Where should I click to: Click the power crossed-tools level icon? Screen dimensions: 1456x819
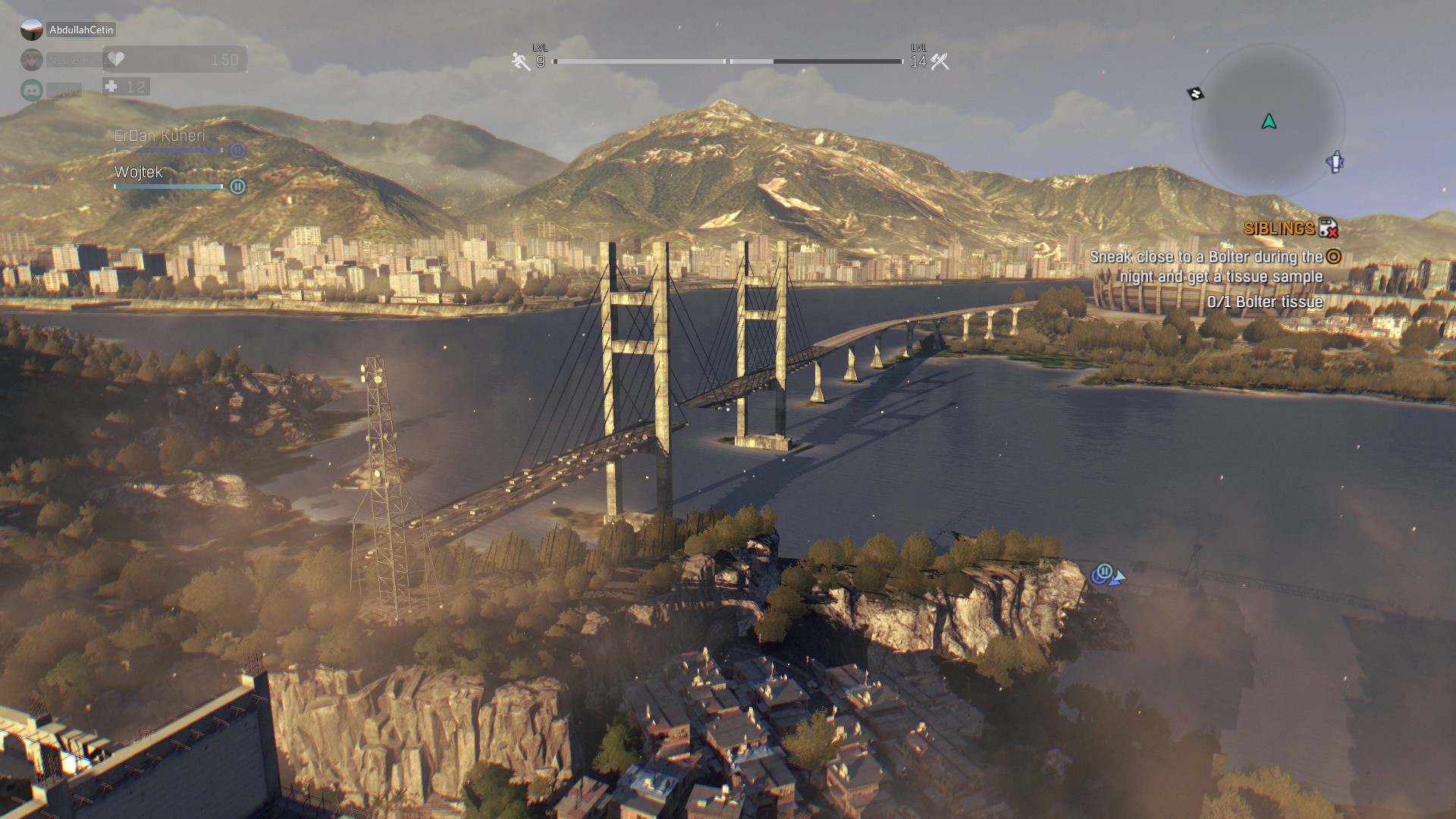pos(940,61)
